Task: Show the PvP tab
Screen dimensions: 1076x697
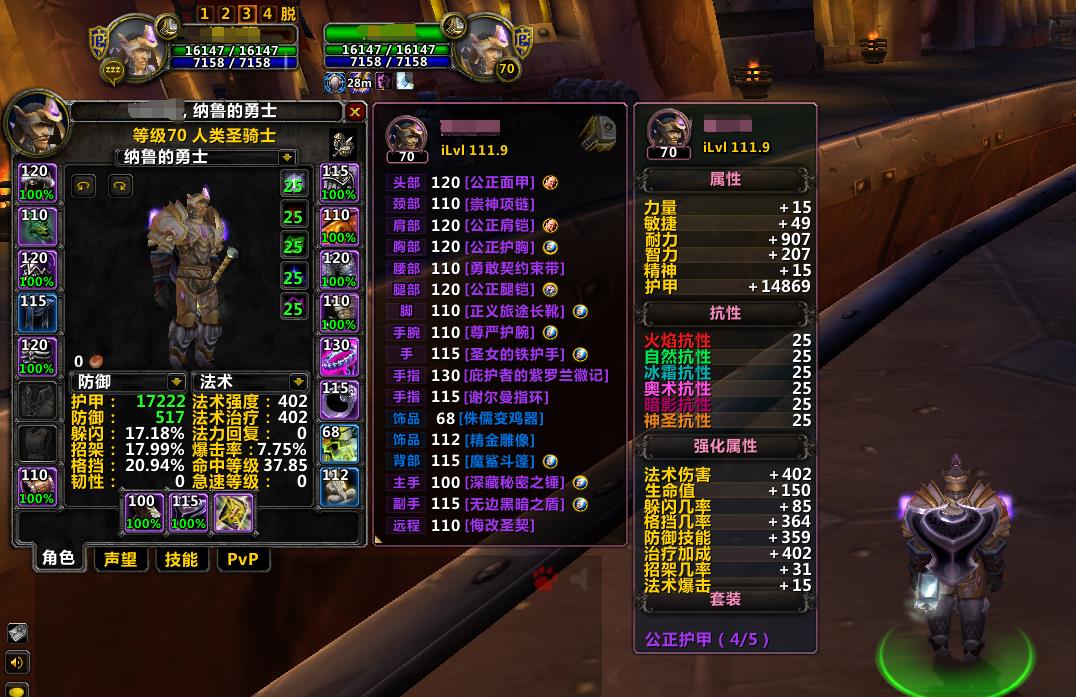Action: pos(243,559)
